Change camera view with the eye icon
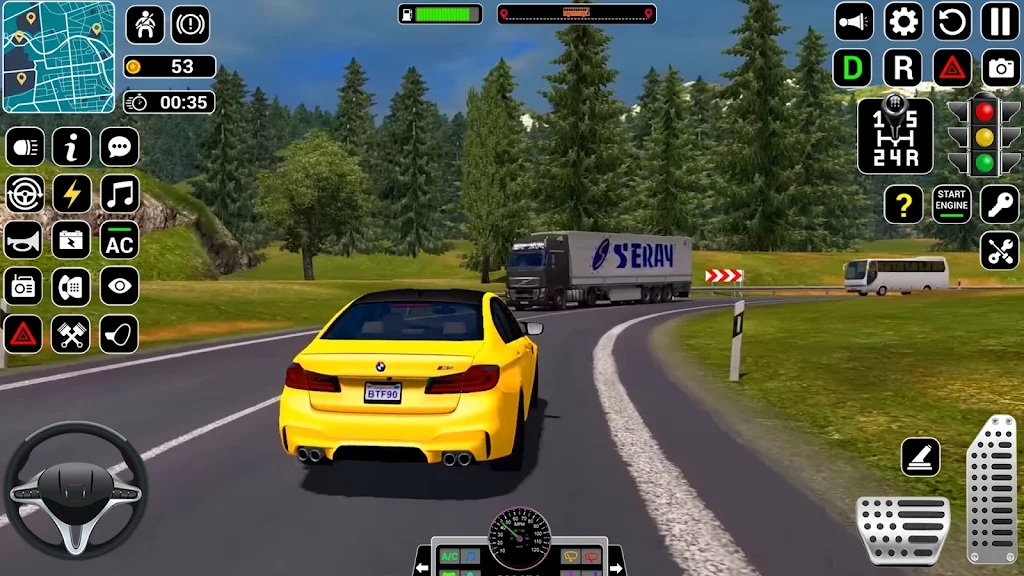This screenshot has width=1024, height=576. 119,287
